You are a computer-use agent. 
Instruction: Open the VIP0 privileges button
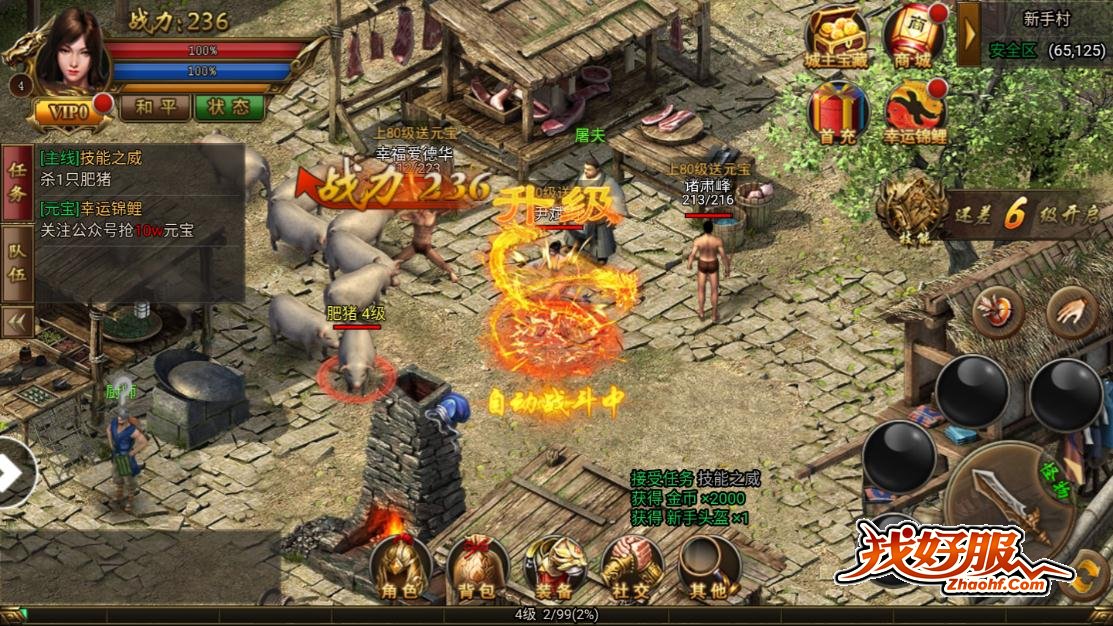70,111
